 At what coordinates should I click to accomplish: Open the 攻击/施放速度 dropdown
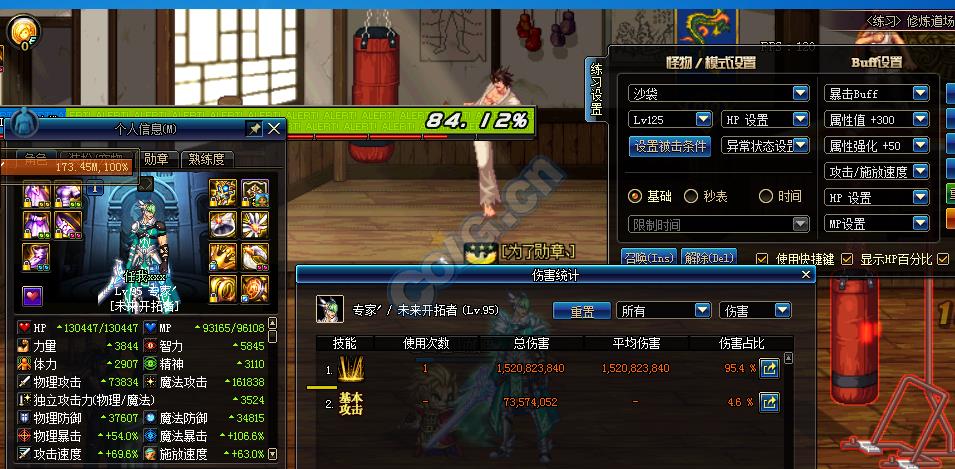pyautogui.click(x=921, y=171)
